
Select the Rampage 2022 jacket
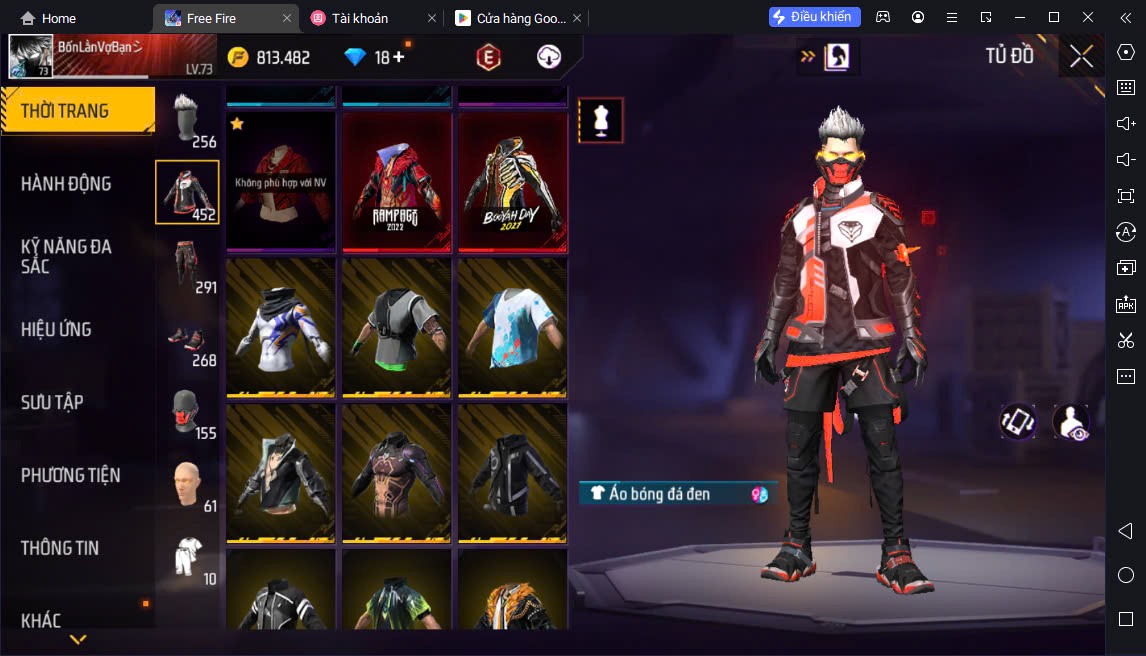[x=398, y=181]
